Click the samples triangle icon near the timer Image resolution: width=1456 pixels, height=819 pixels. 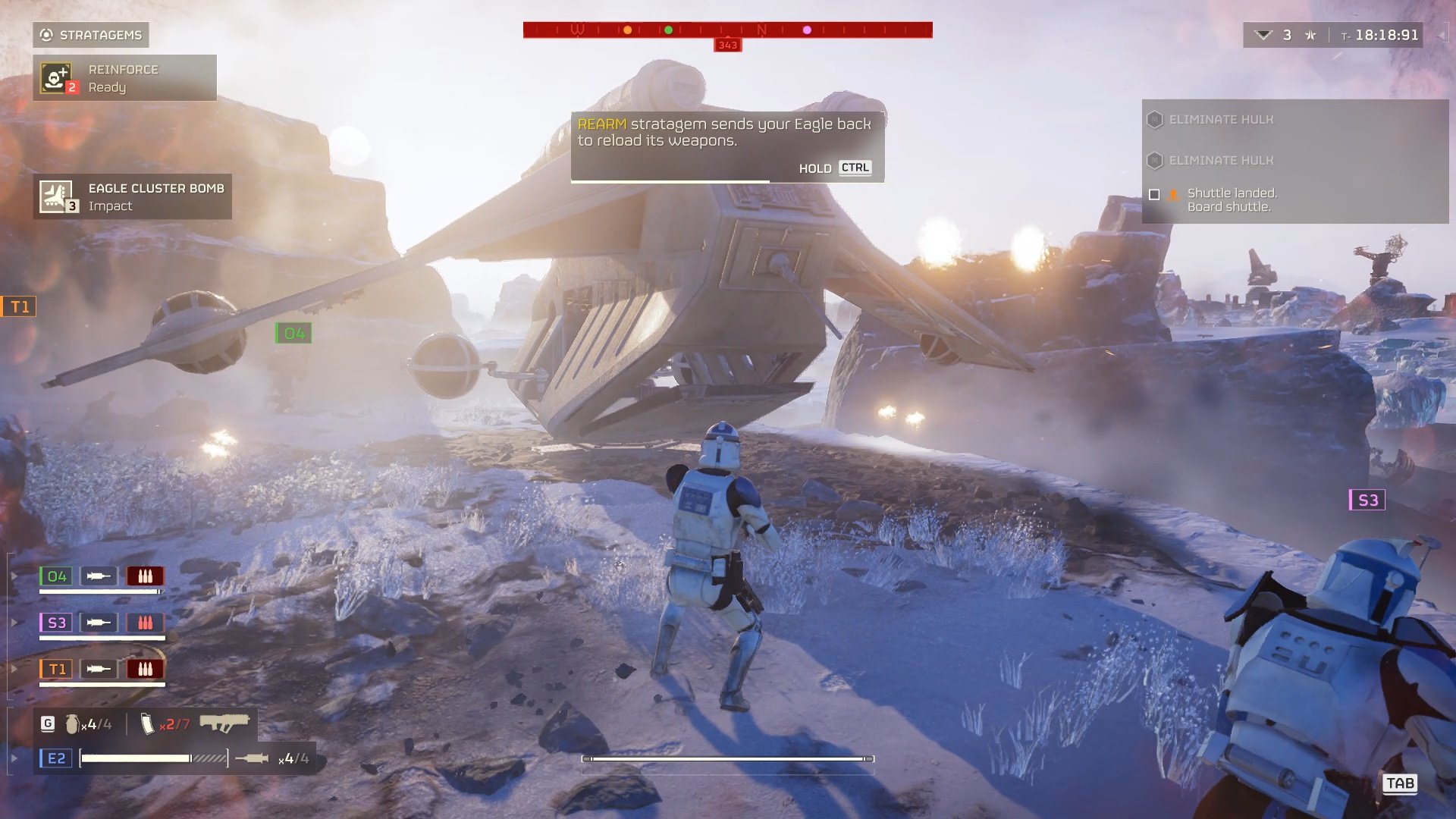point(1263,34)
